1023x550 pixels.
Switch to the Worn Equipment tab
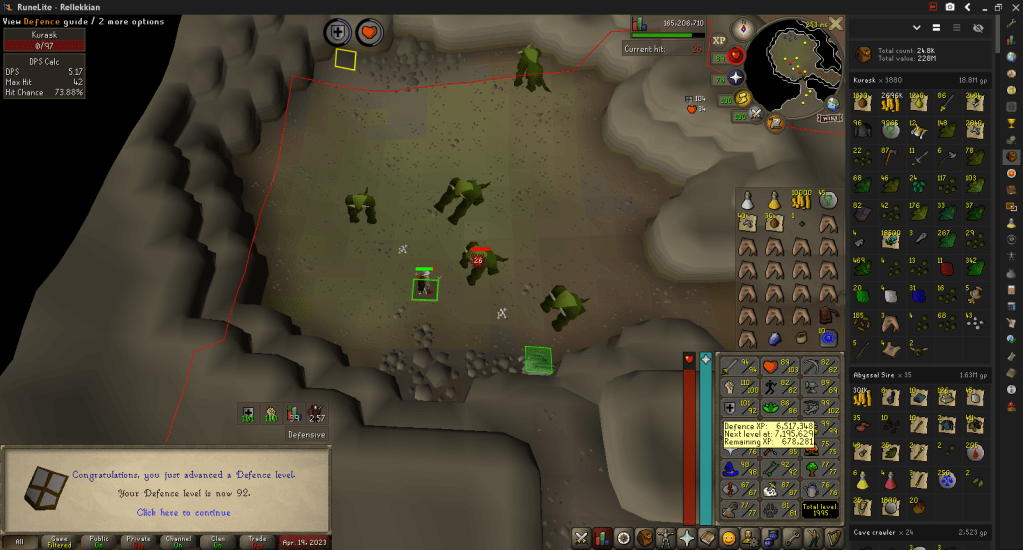(x=666, y=538)
